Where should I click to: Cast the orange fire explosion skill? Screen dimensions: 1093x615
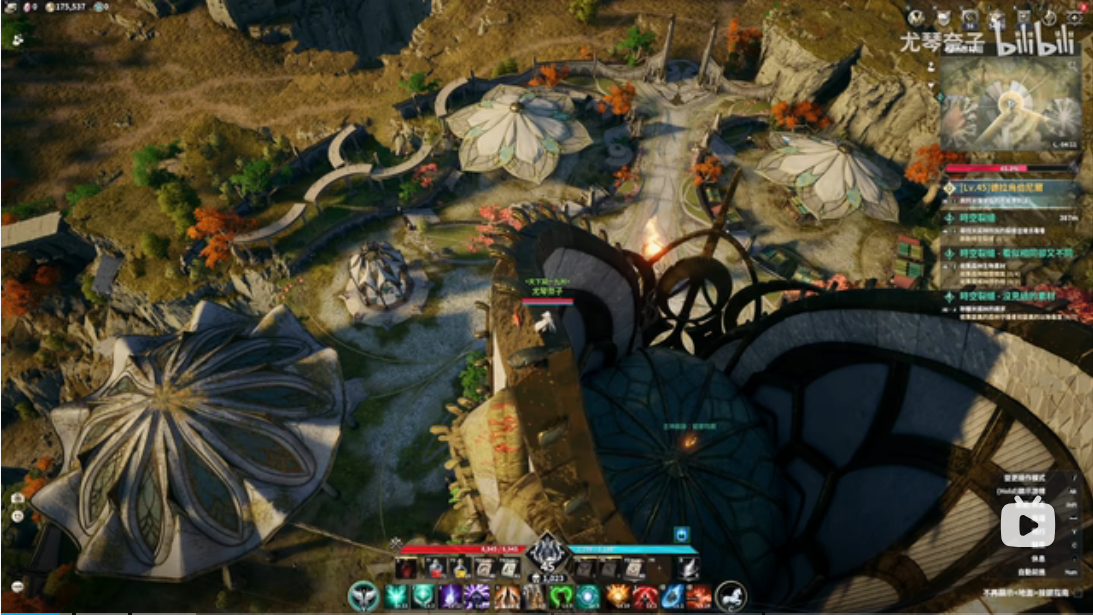(x=616, y=596)
